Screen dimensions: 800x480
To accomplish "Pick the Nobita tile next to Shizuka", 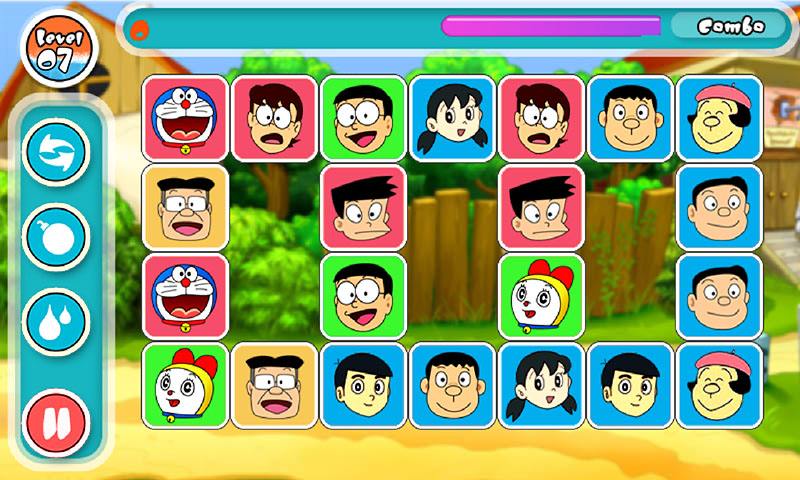I will (x=363, y=119).
